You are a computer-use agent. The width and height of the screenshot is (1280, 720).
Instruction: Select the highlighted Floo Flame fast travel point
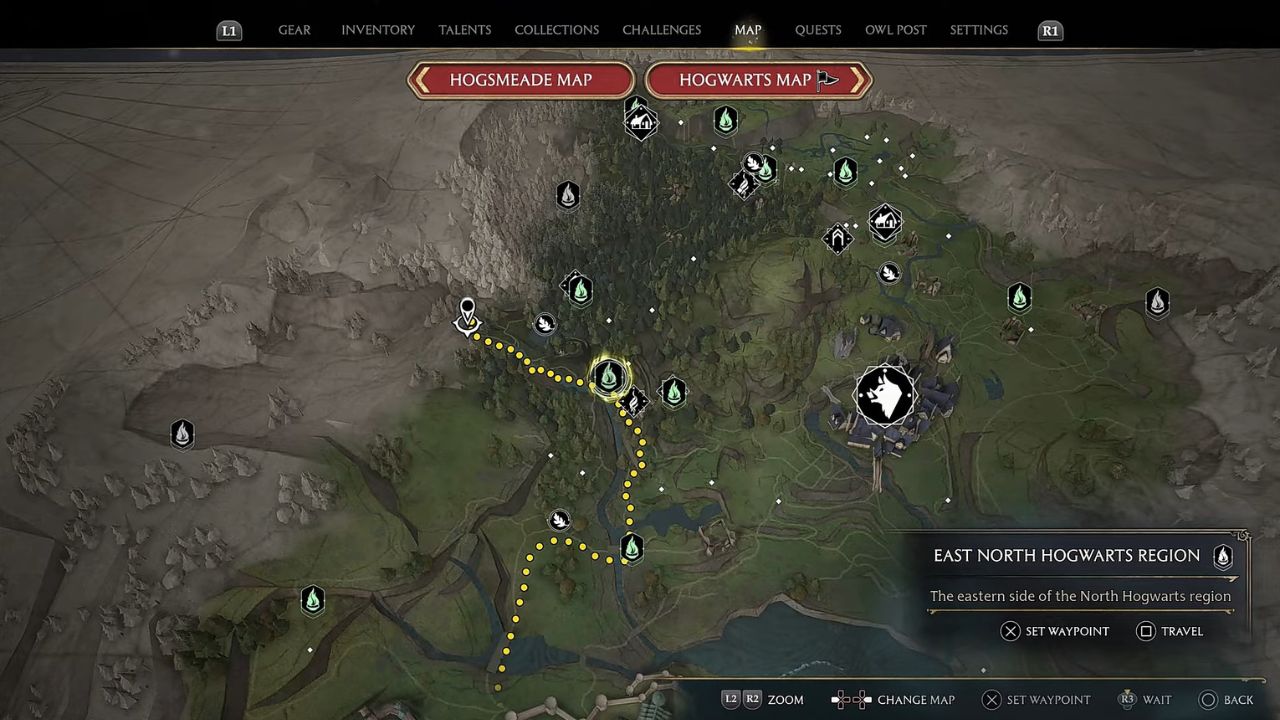610,378
